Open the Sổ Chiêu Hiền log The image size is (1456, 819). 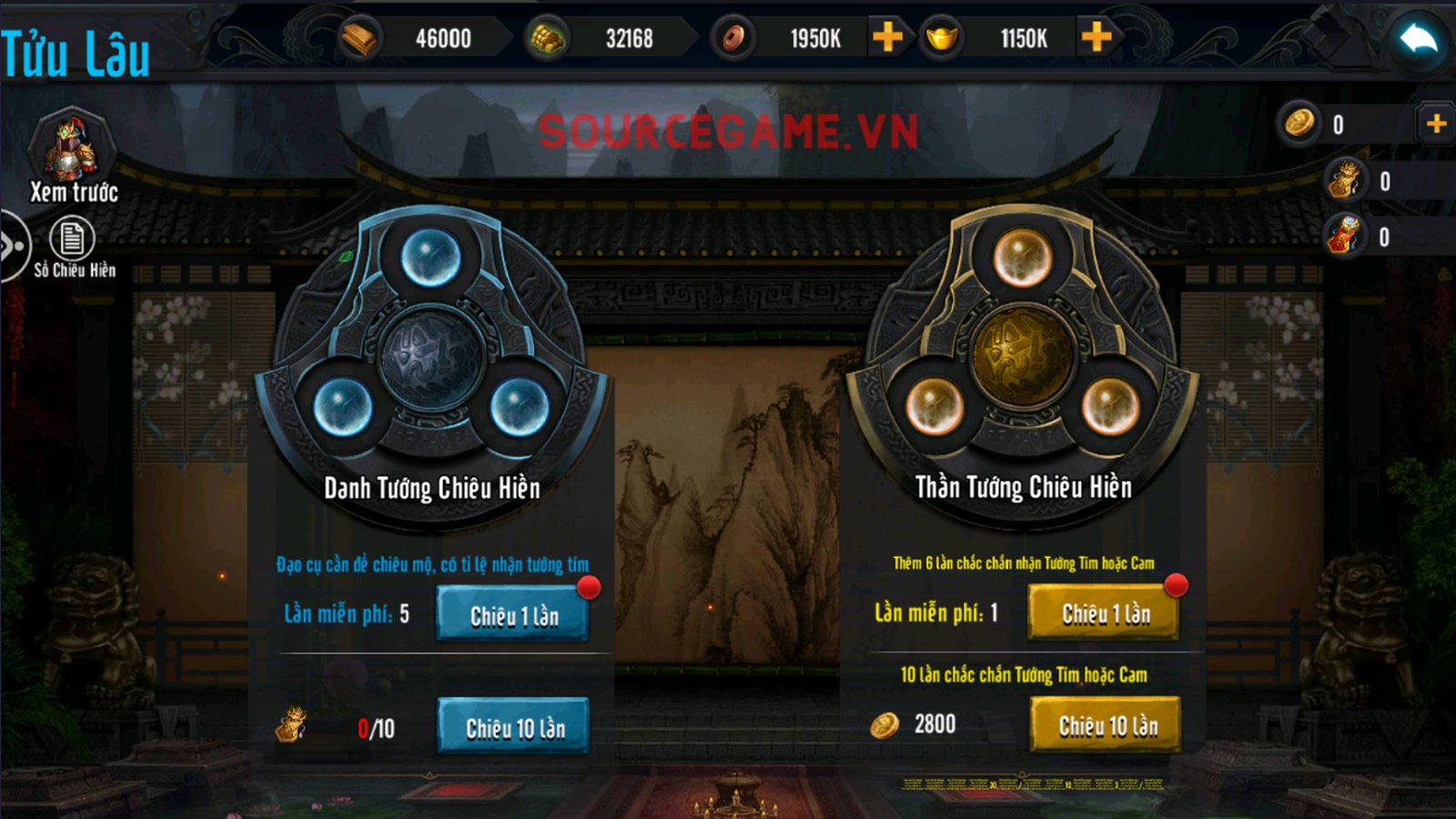pos(73,247)
